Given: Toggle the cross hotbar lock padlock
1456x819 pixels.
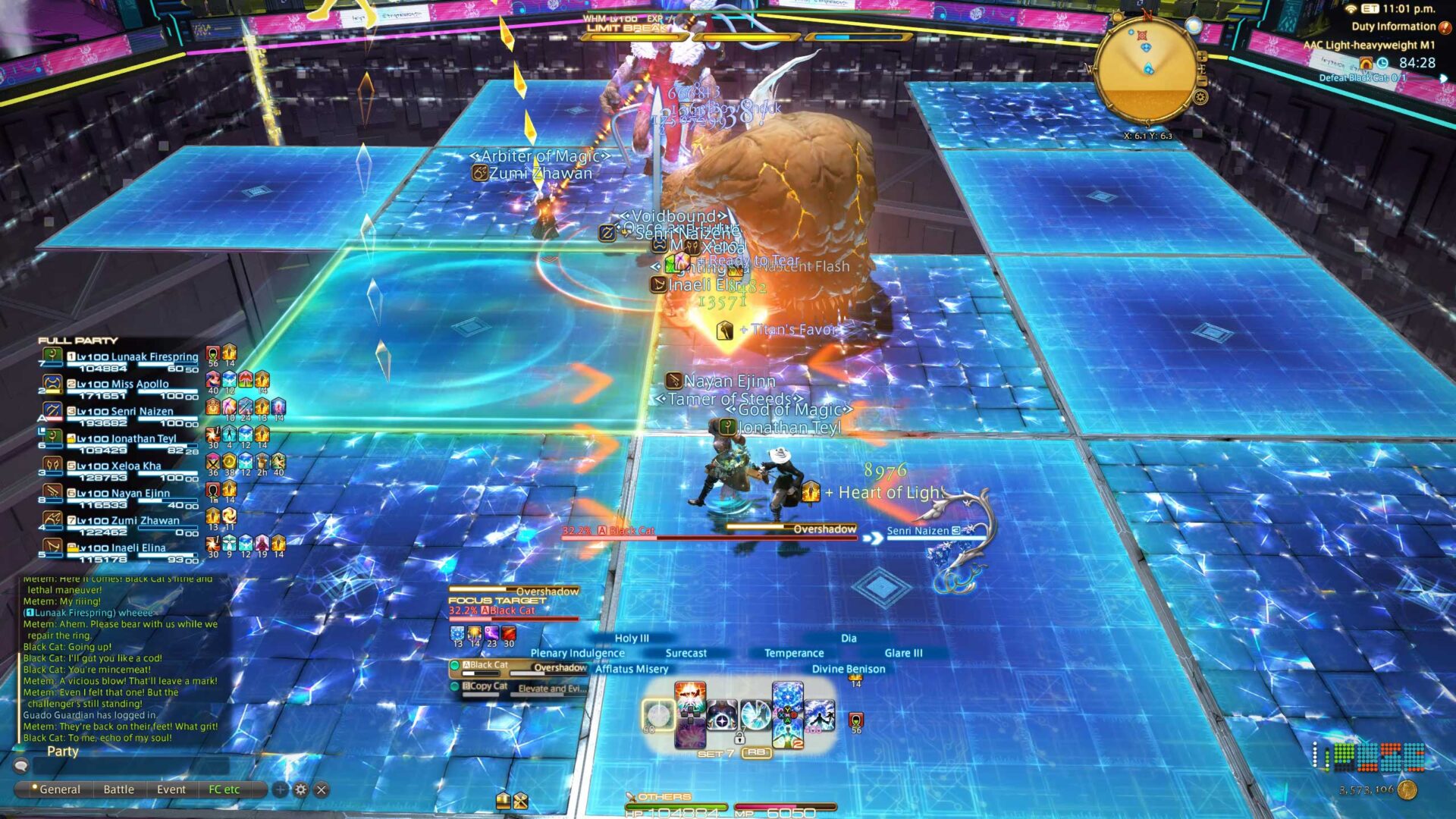Looking at the screenshot, I should click(740, 738).
